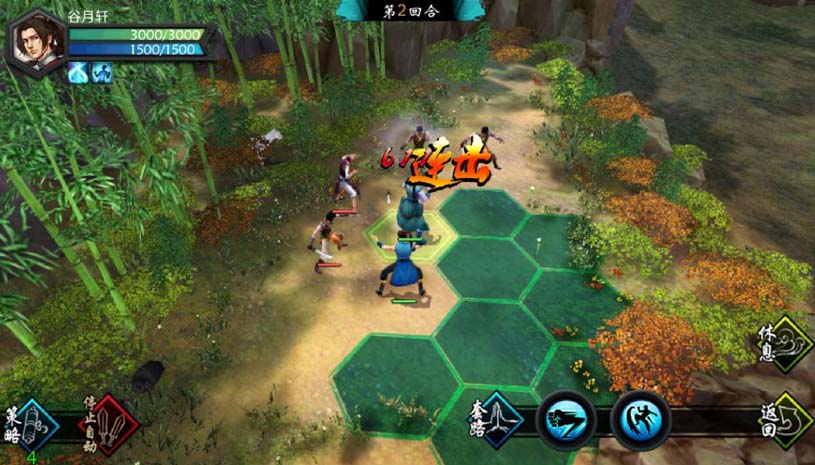This screenshot has height=465, width=815.
Task: Inspect the blue flame buff icon
Action: point(78,72)
